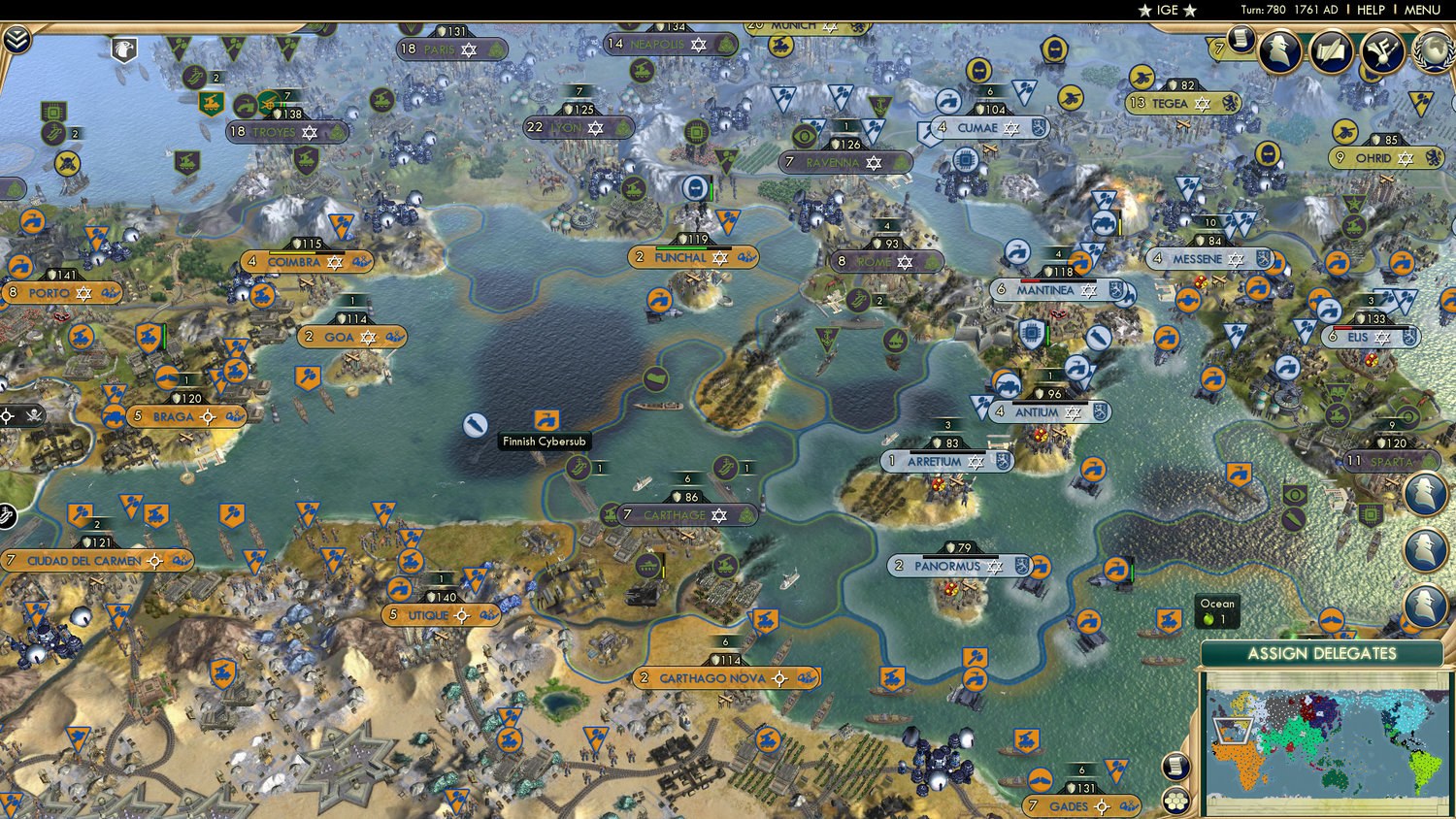This screenshot has width=1456, height=819.
Task: Open the Carthage city banner
Action: coord(684,515)
